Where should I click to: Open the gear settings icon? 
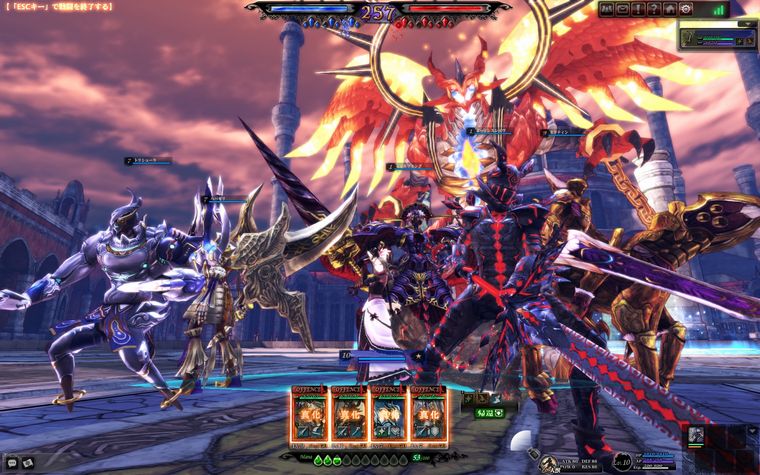pyautogui.click(x=686, y=9)
